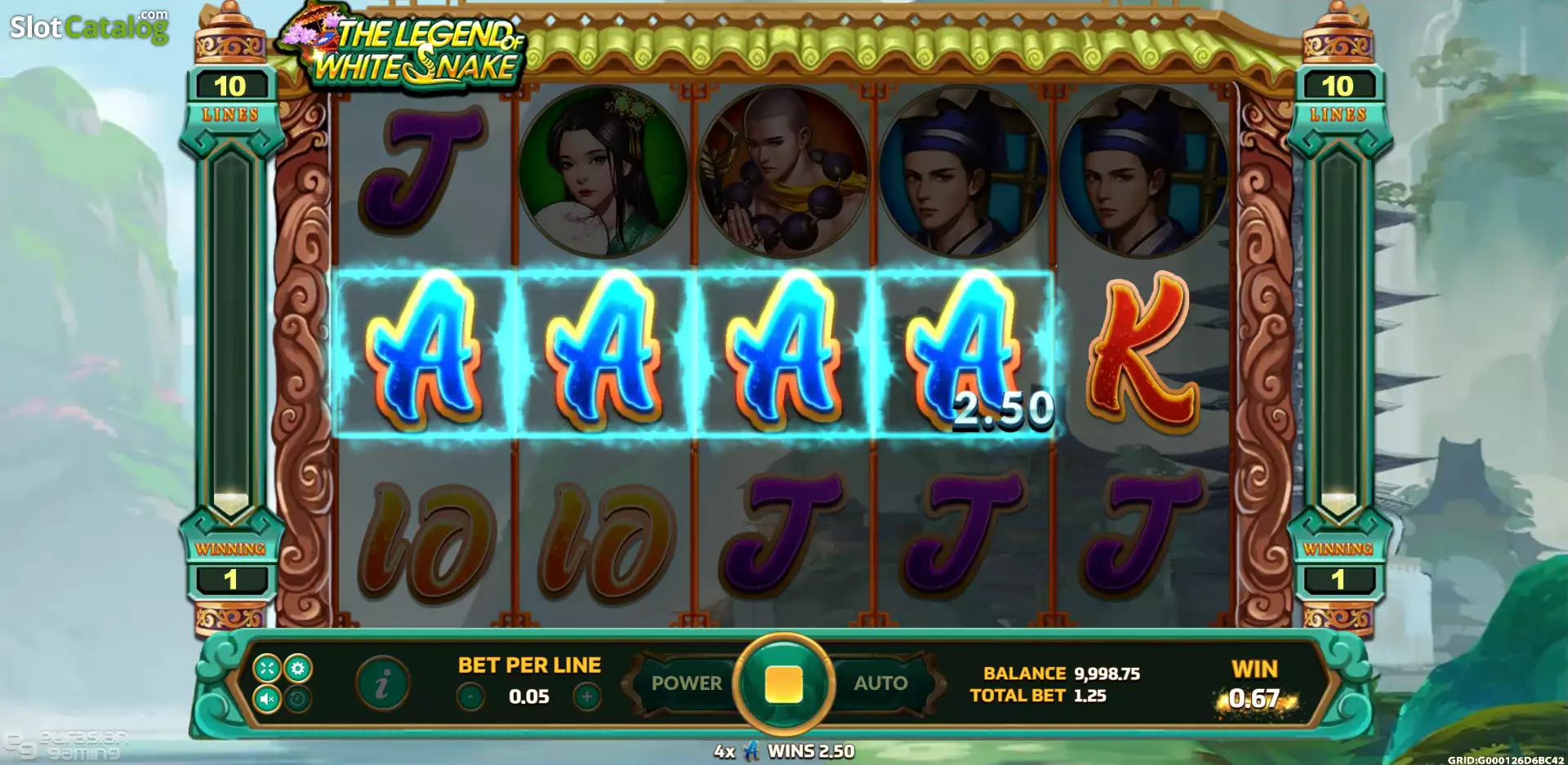This screenshot has width=1568, height=765.
Task: Toggle fullscreen mode icon
Action: [x=268, y=668]
